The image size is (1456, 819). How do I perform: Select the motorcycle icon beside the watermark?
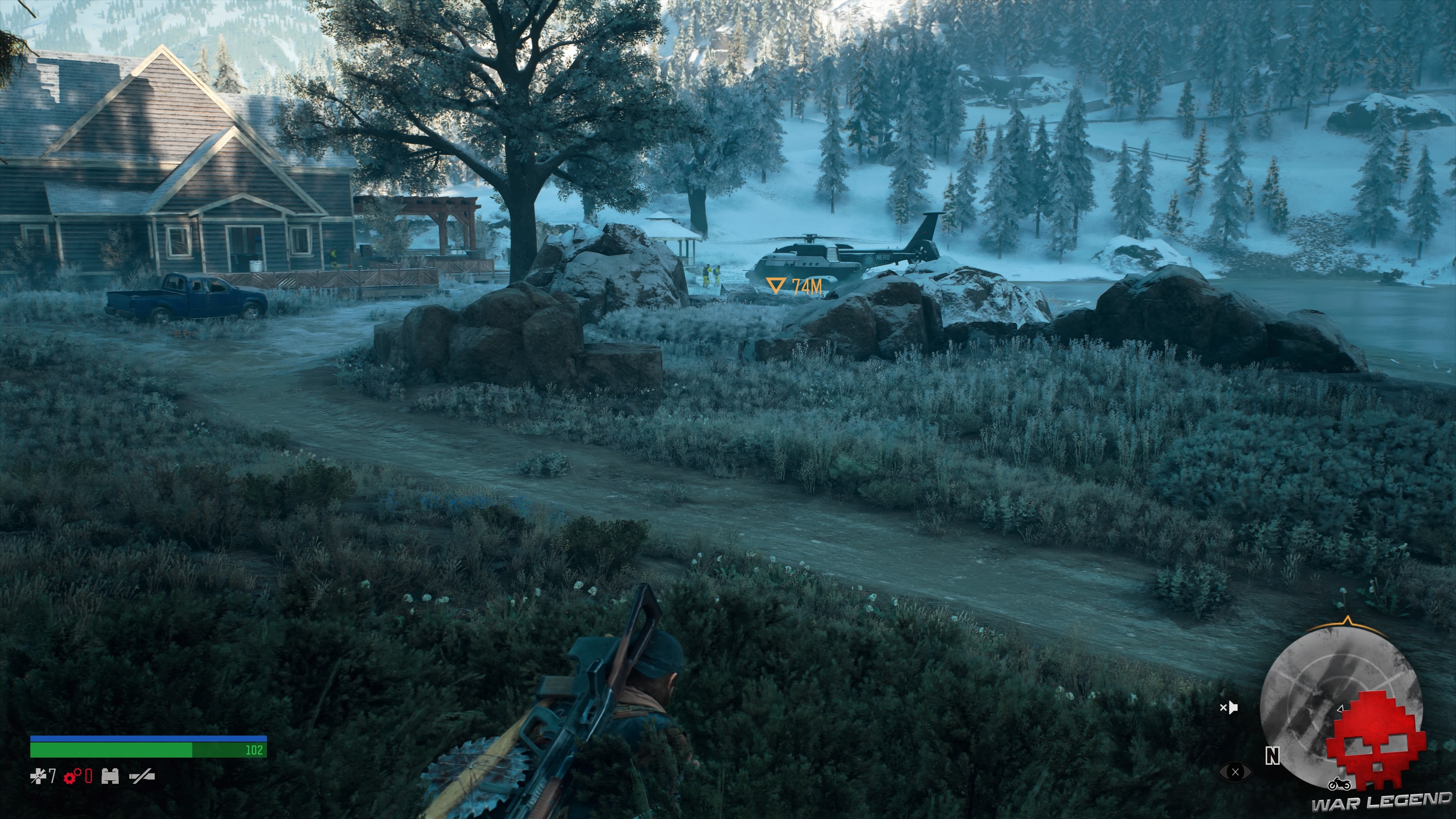[x=1340, y=784]
